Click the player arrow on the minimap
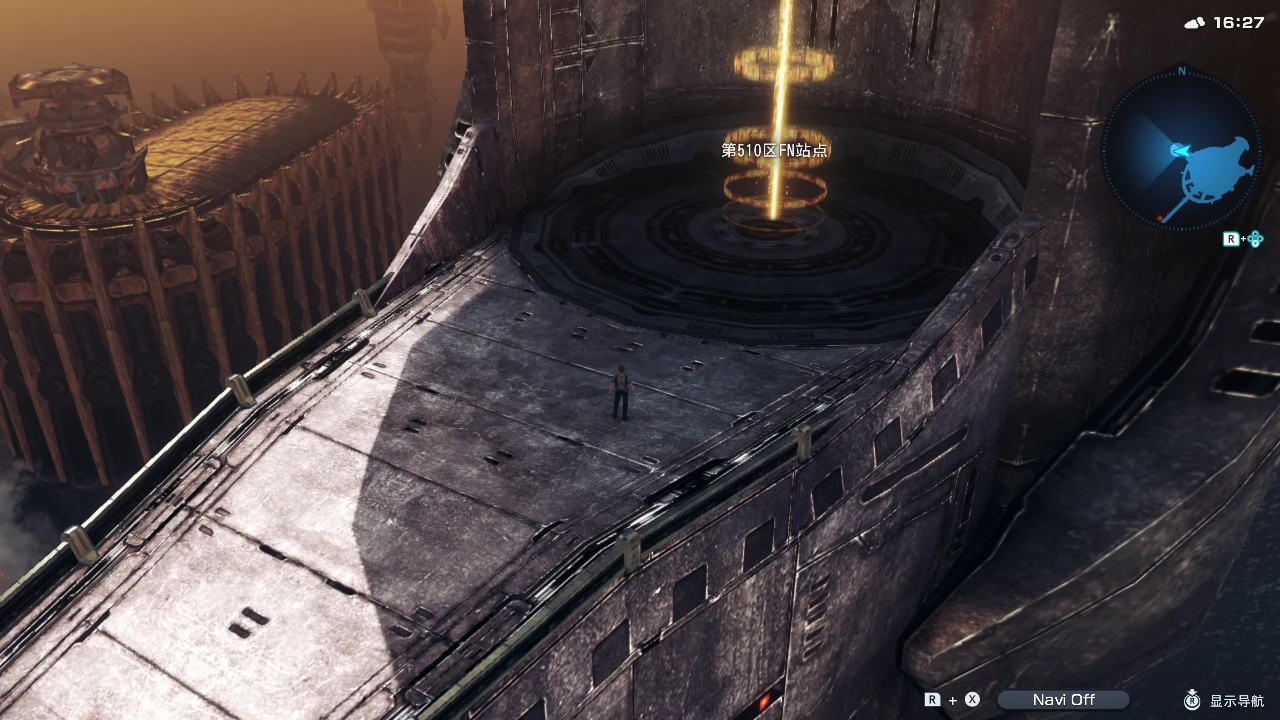The width and height of the screenshot is (1280, 720). [x=1180, y=150]
